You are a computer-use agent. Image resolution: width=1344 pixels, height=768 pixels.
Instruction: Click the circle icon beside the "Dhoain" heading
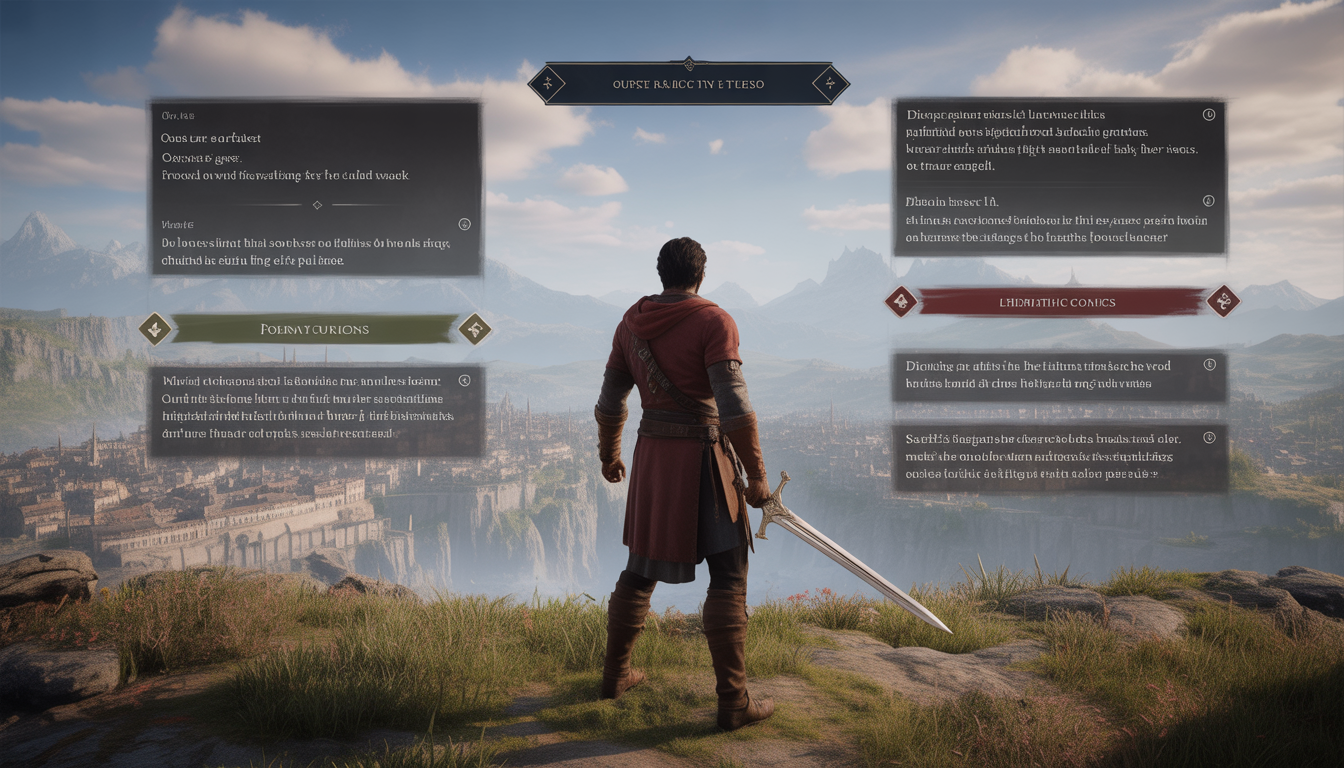click(x=1208, y=201)
